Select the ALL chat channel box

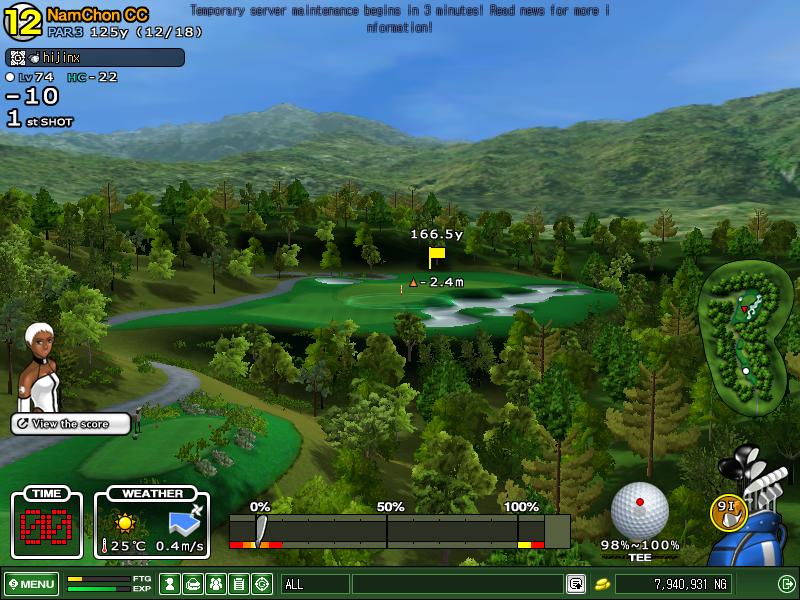pos(315,584)
